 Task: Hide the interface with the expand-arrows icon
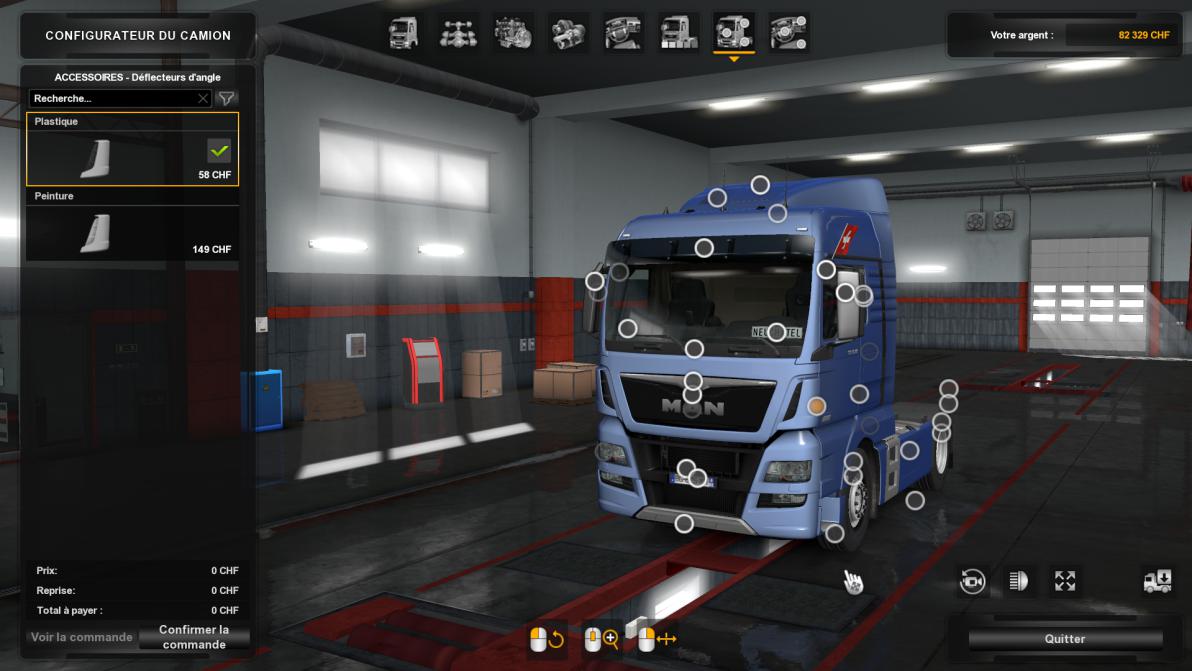point(1065,581)
